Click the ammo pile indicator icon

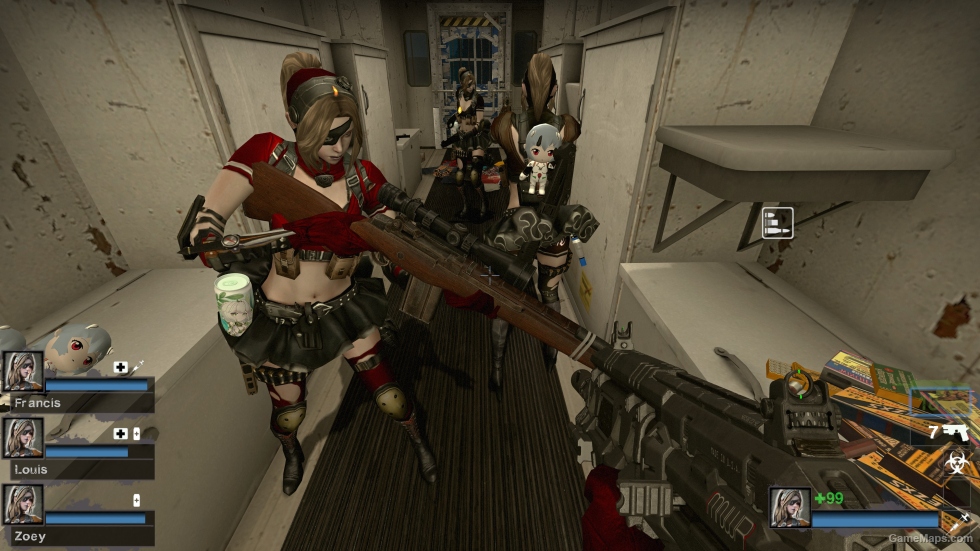pos(777,222)
